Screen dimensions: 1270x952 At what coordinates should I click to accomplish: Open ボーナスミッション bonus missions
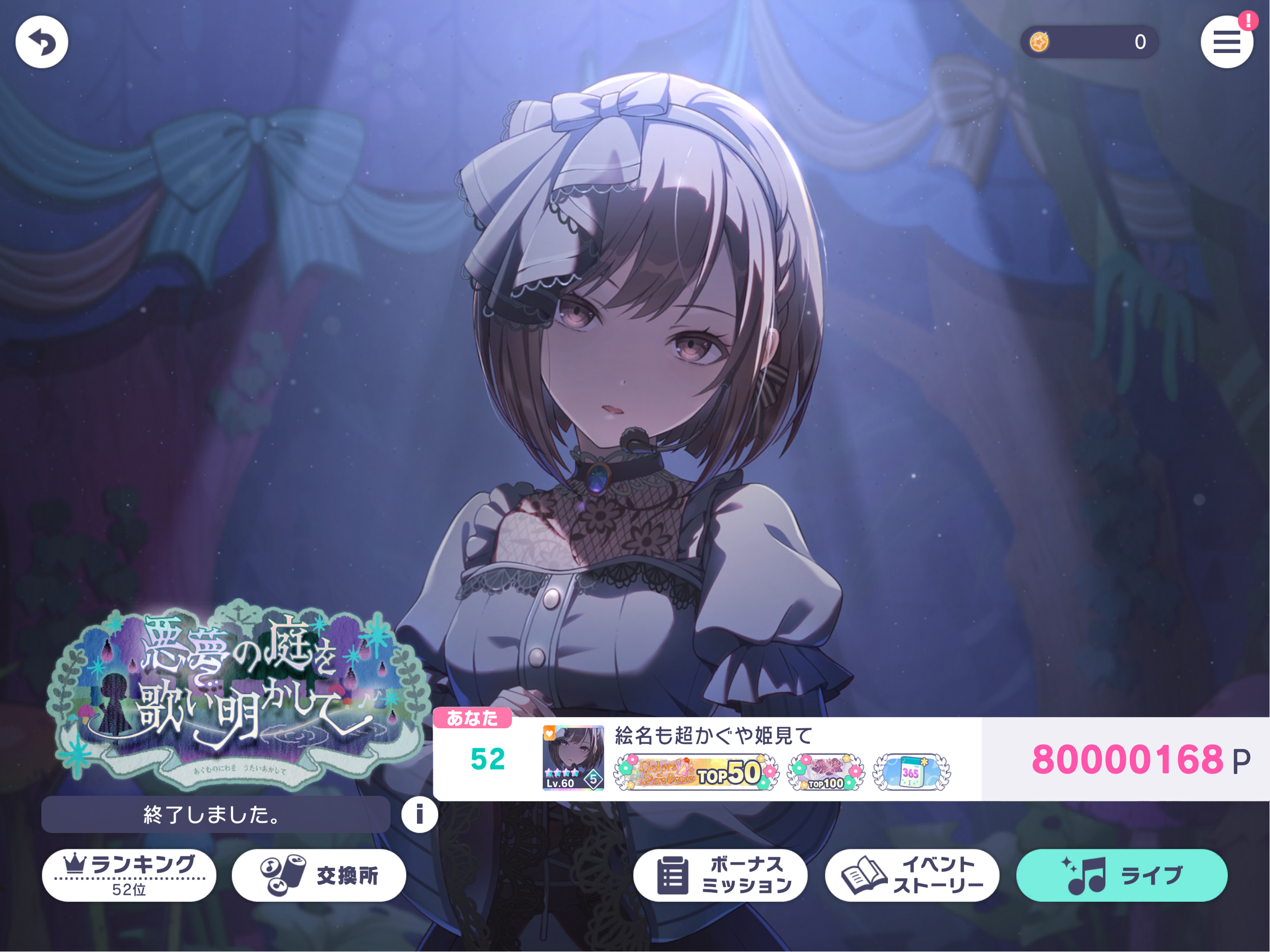(720, 875)
